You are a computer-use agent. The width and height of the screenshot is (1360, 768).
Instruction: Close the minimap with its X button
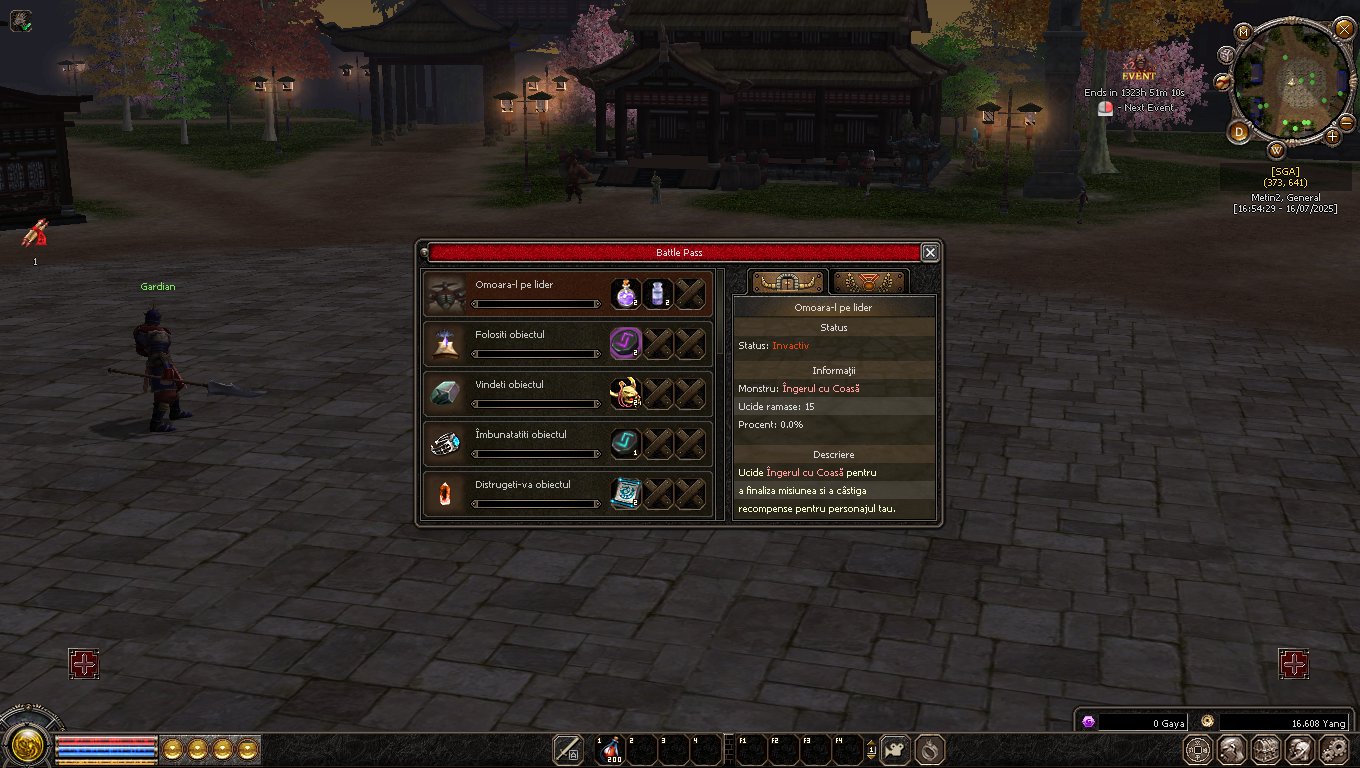1344,28
